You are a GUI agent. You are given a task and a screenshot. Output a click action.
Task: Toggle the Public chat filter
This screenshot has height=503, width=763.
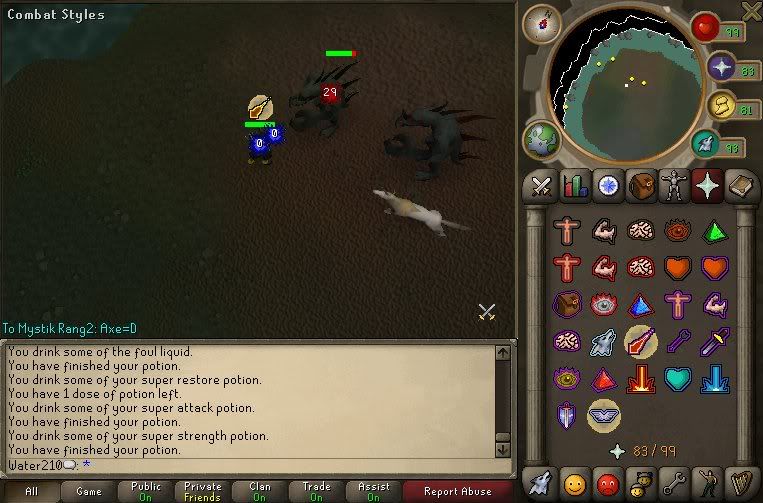[x=146, y=491]
